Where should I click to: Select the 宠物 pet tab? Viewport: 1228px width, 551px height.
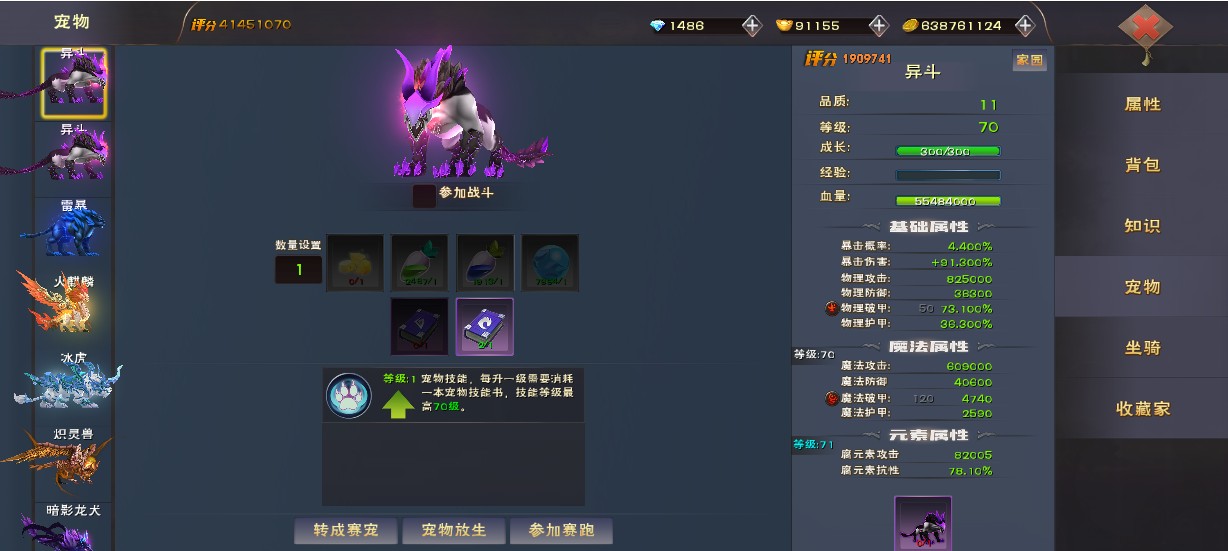coord(1142,287)
